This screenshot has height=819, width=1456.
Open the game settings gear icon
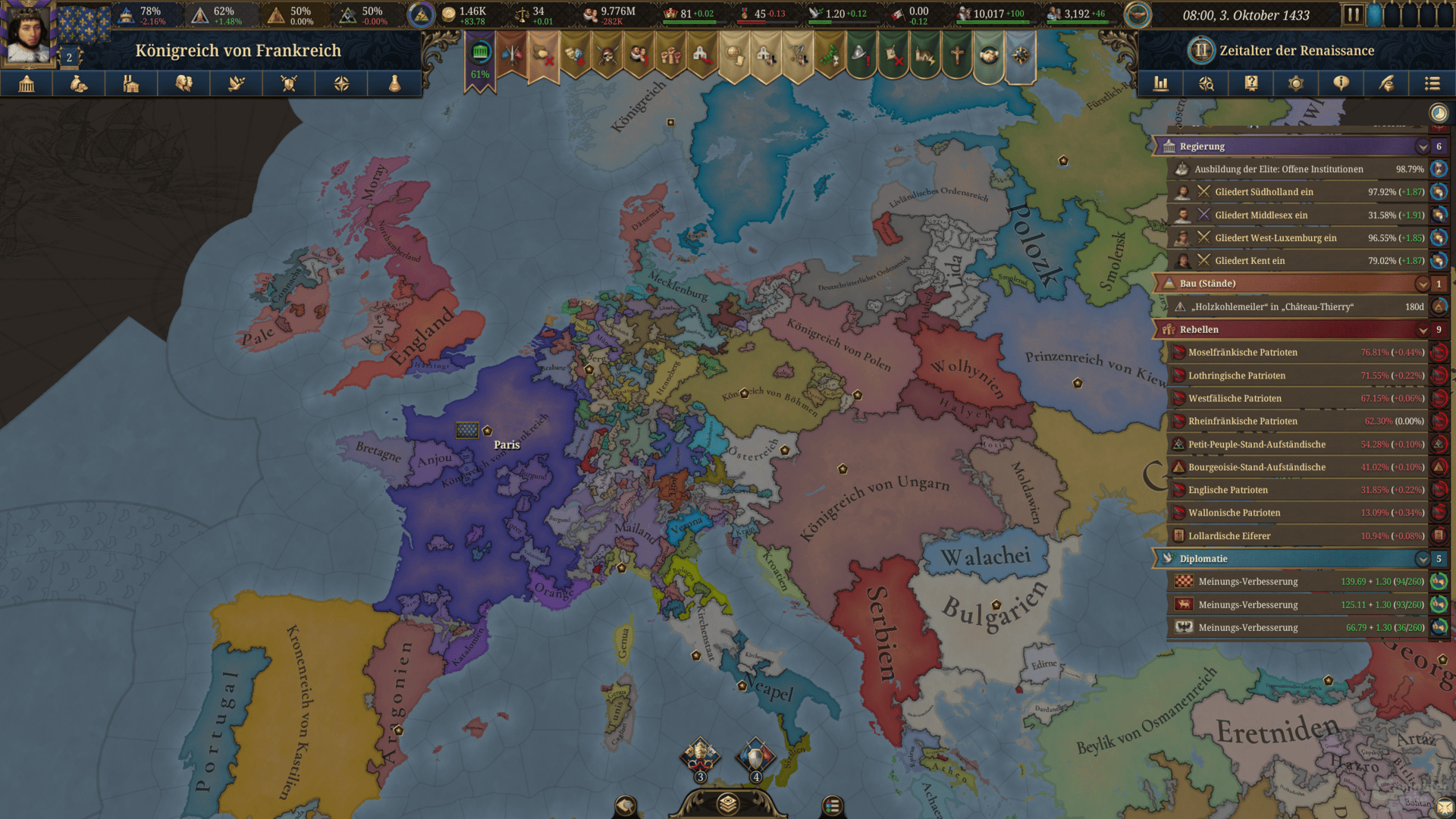pos(1296,83)
